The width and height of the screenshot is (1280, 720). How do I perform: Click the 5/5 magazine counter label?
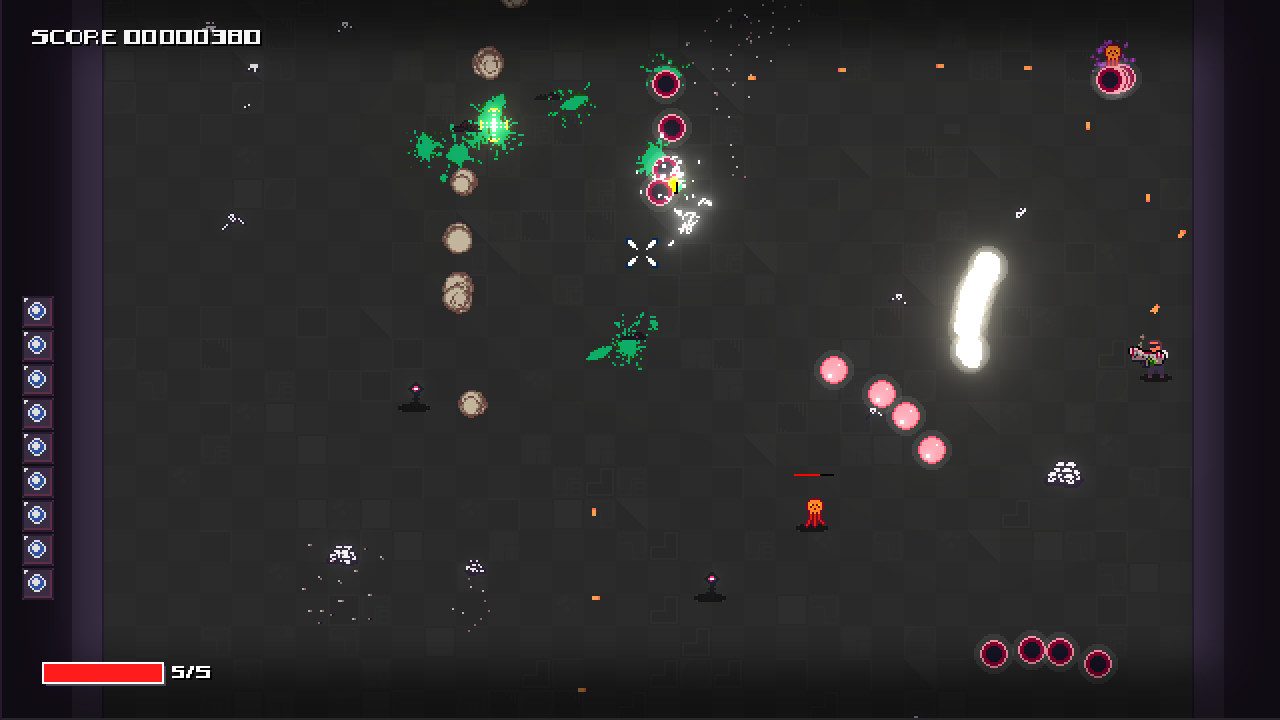(192, 672)
